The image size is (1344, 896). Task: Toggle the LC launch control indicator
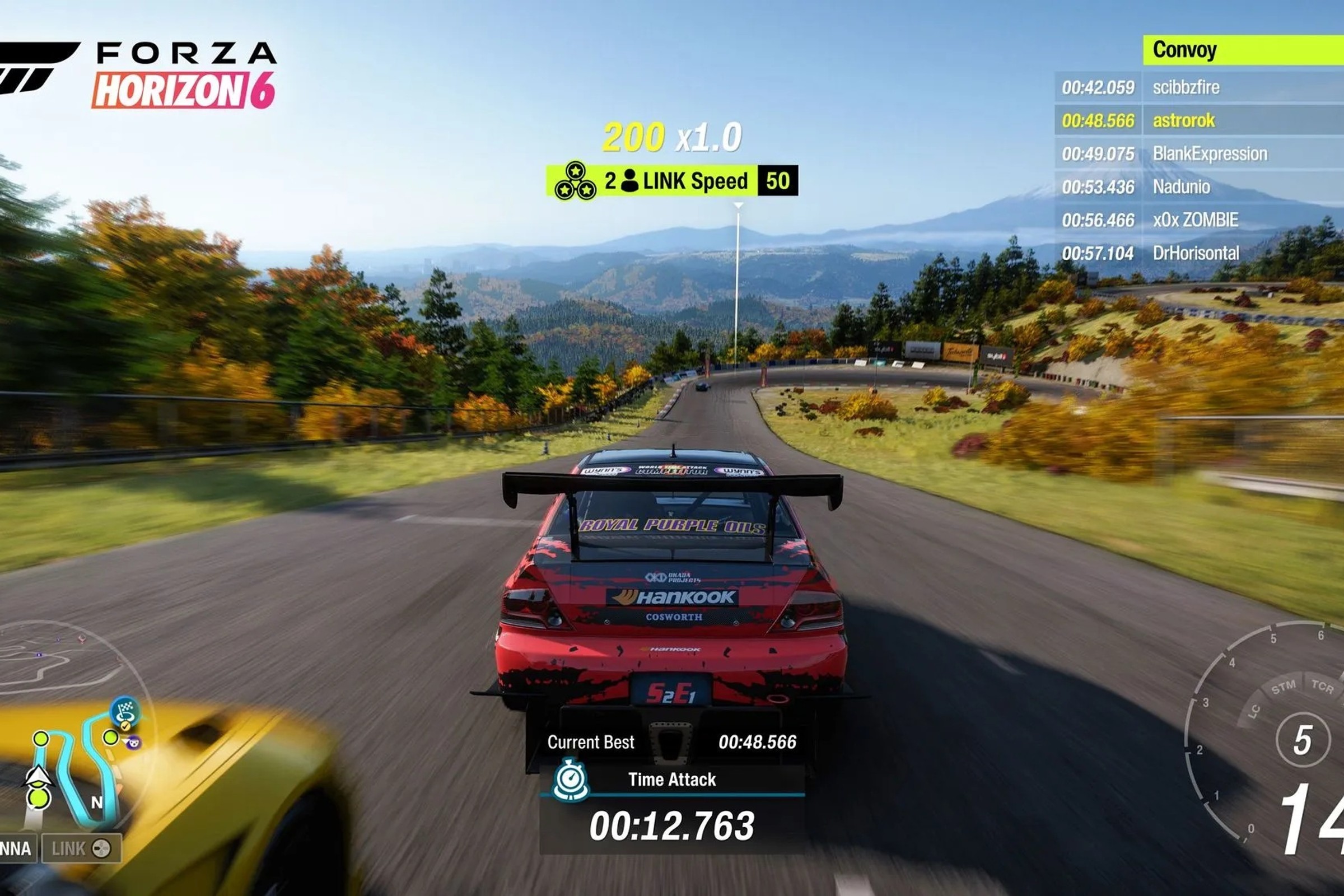[x=1254, y=711]
